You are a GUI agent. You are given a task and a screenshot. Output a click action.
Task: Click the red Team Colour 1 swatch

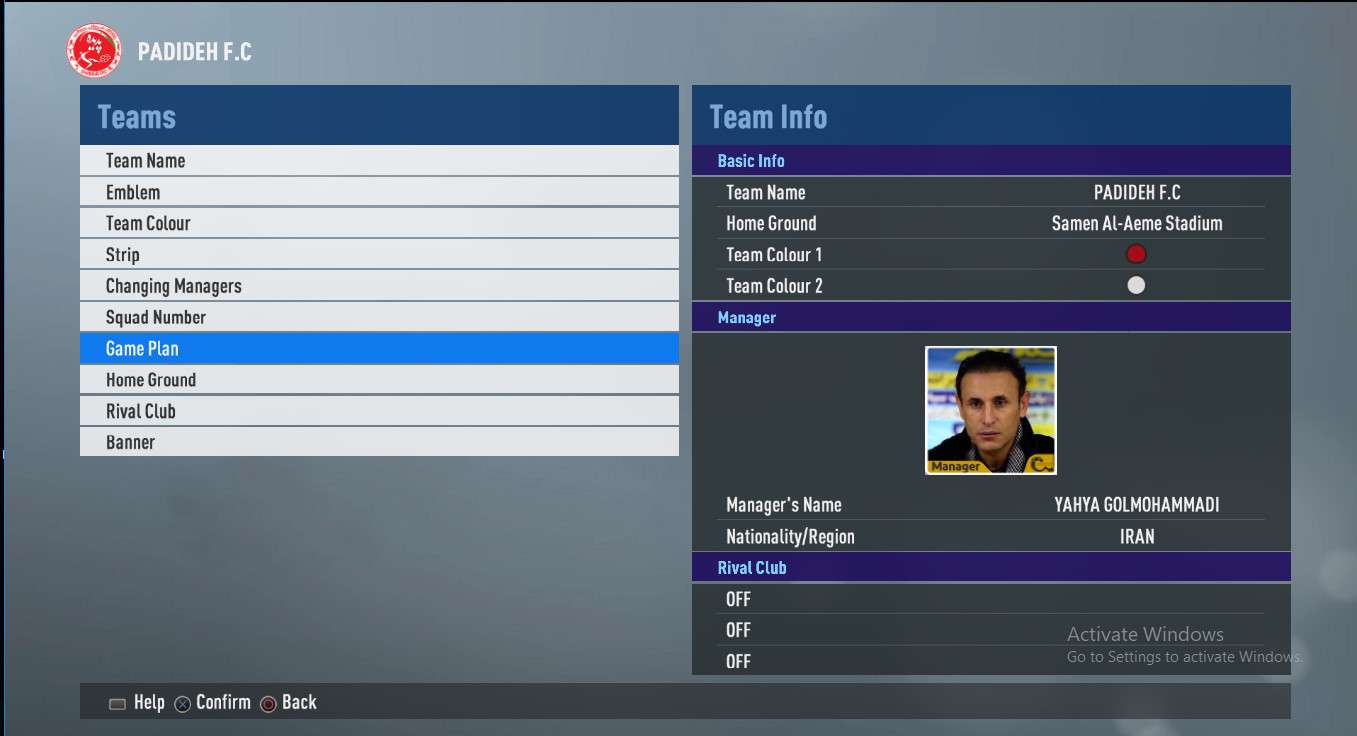click(x=1136, y=254)
